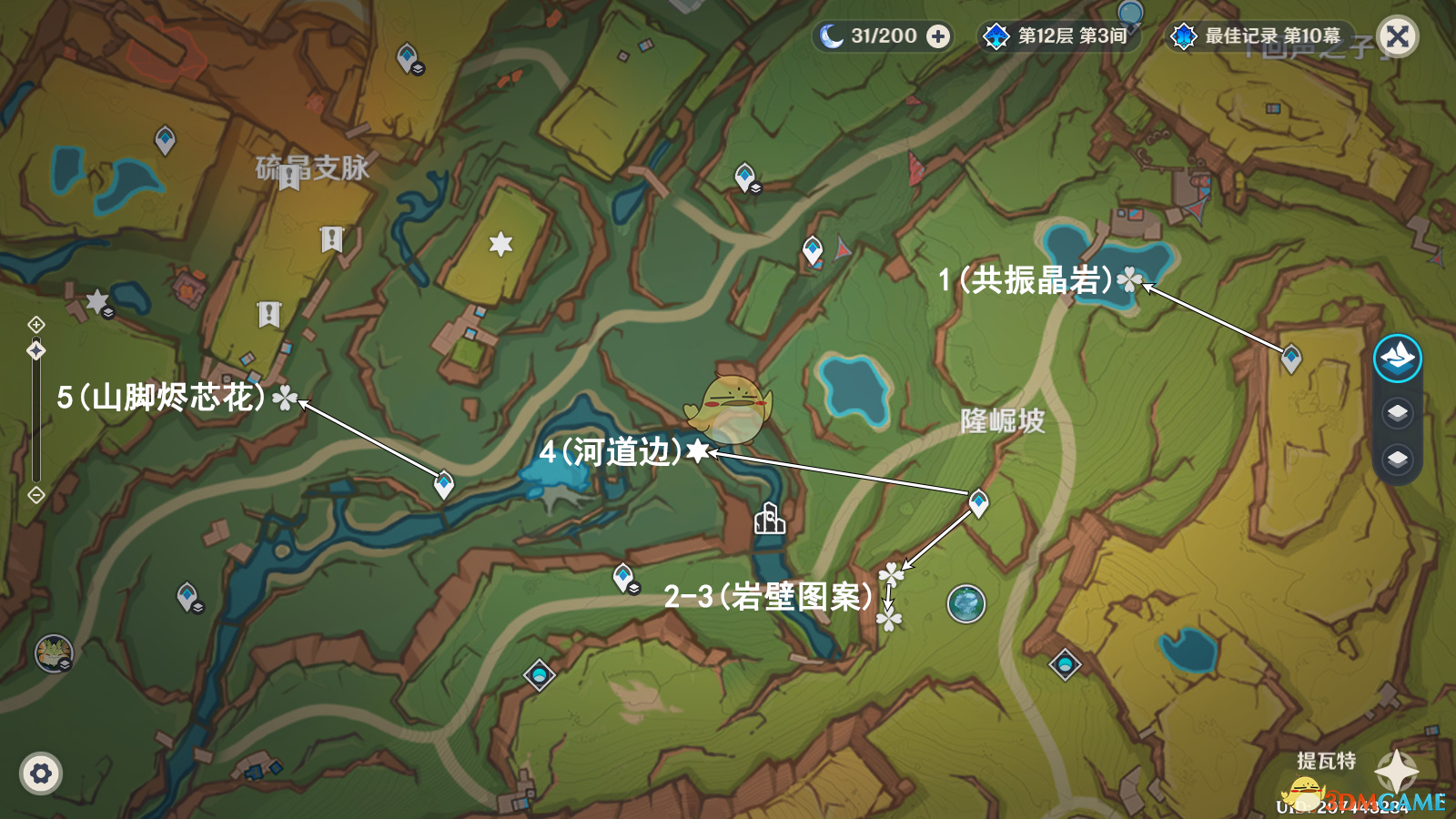Select the highlighted top map layer button
Viewport: 1456px width, 819px height.
[1397, 358]
